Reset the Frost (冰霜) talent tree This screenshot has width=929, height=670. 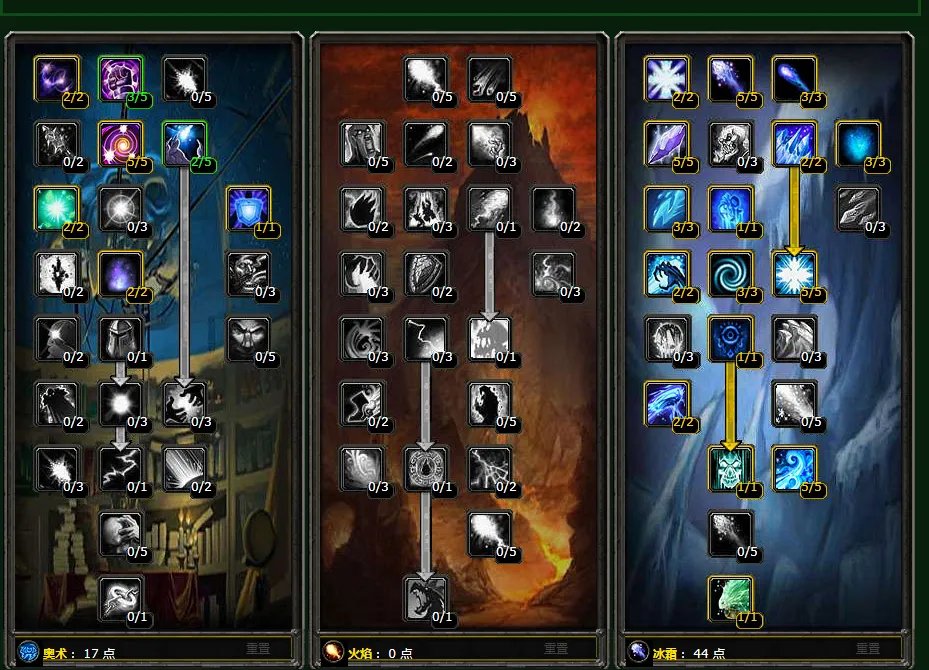pyautogui.click(x=867, y=649)
